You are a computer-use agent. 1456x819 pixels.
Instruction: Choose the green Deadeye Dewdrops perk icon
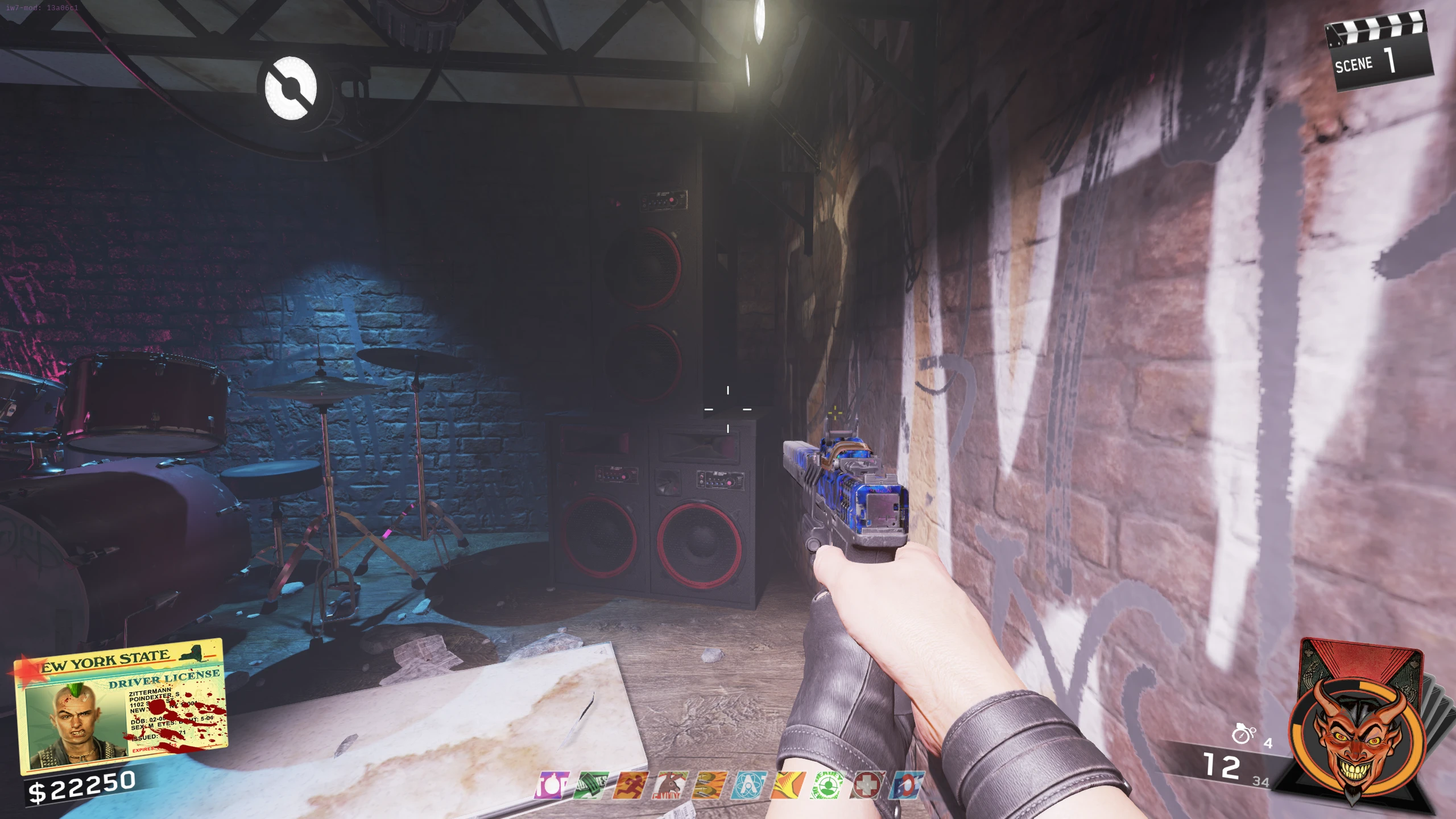828,786
